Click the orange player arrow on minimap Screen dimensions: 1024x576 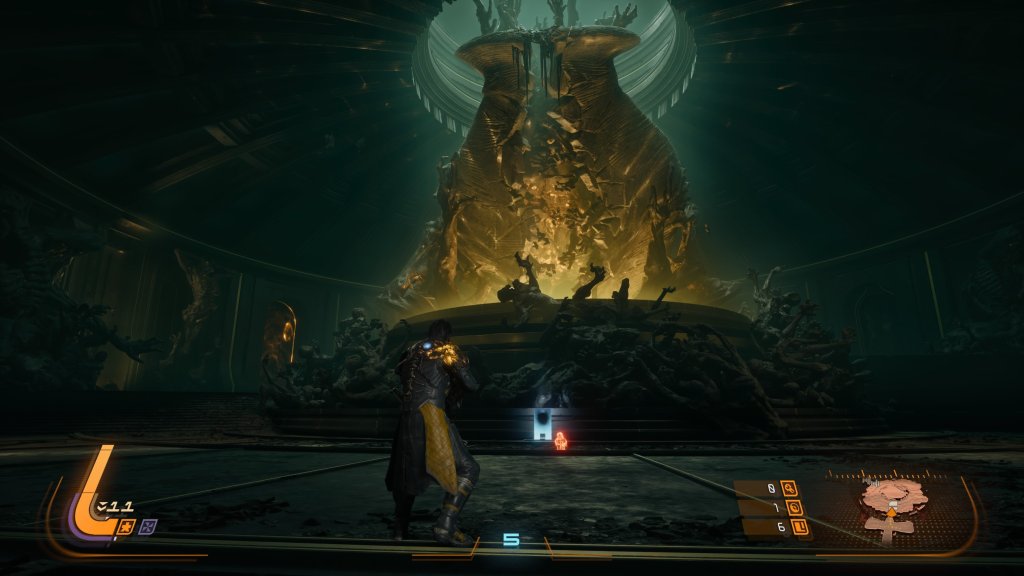pos(890,512)
